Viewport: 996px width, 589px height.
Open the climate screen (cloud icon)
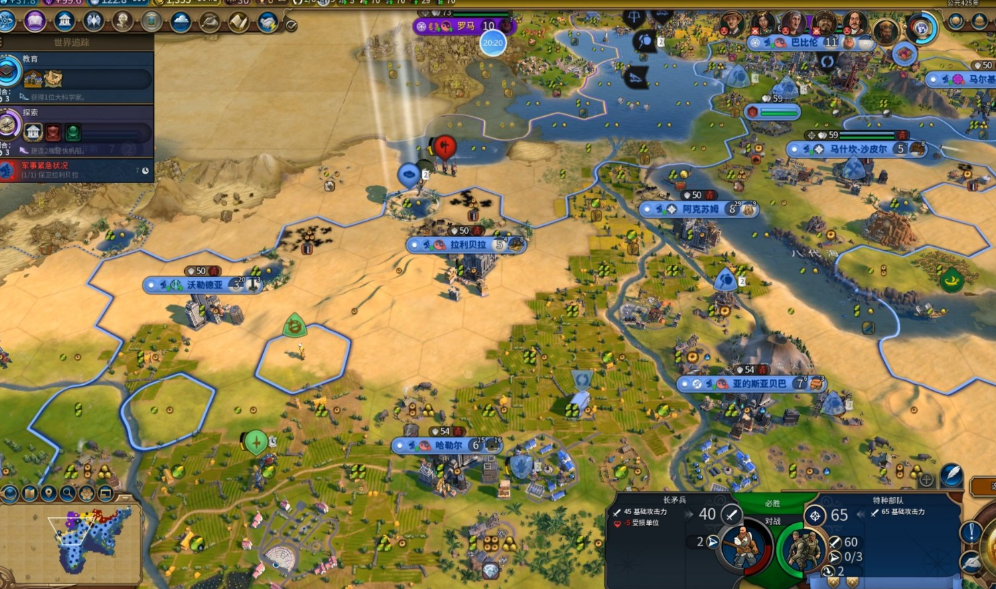(181, 21)
